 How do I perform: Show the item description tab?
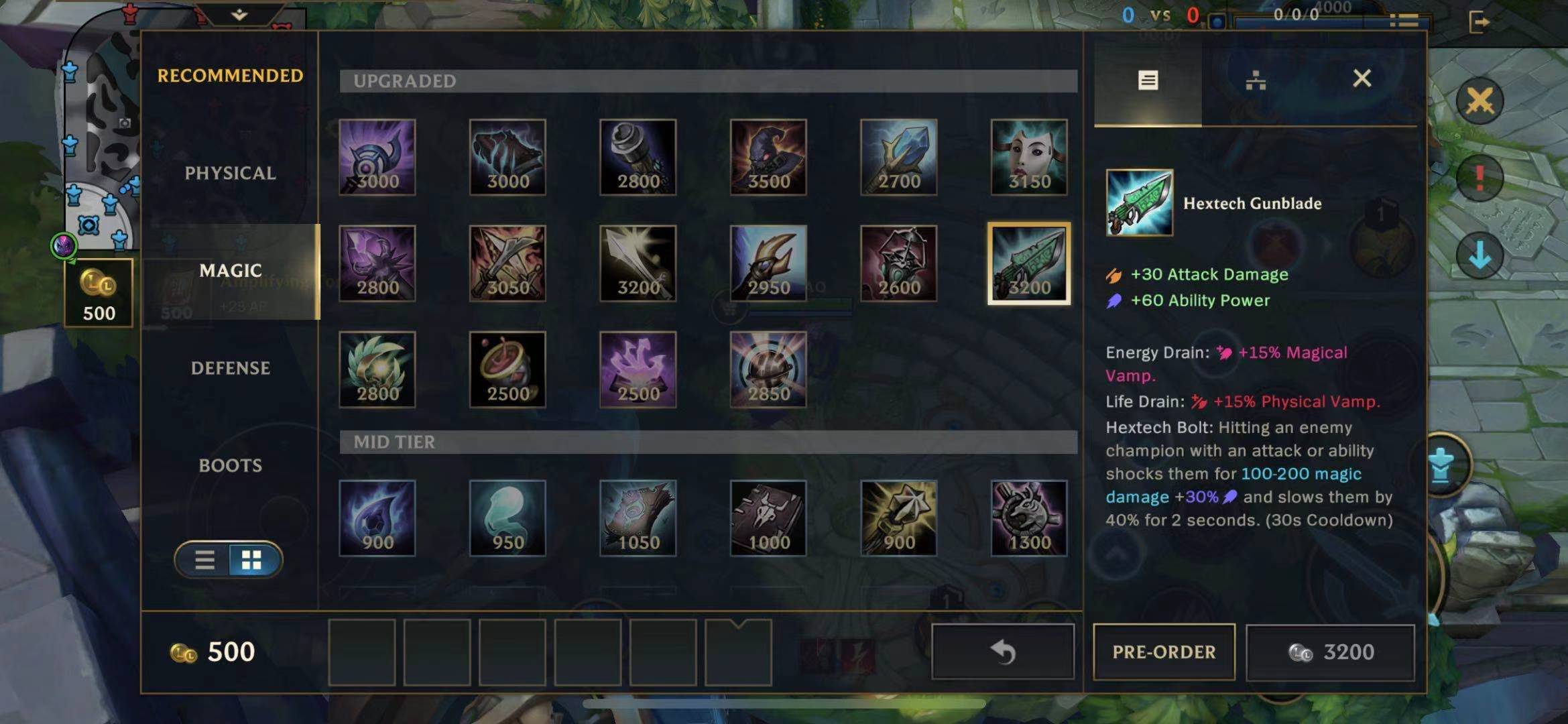[1148, 80]
